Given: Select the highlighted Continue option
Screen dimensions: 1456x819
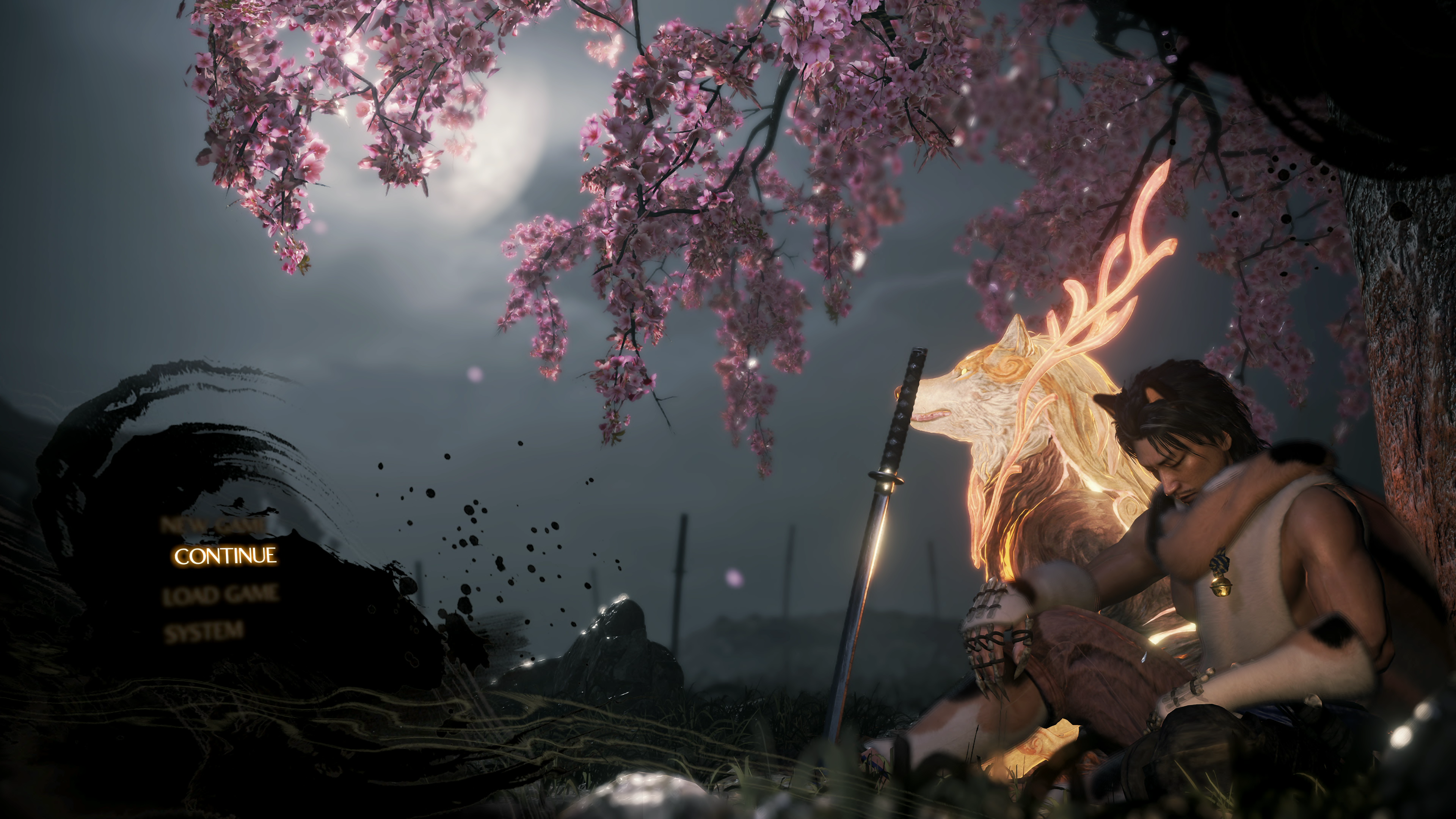Looking at the screenshot, I should pos(226,556).
